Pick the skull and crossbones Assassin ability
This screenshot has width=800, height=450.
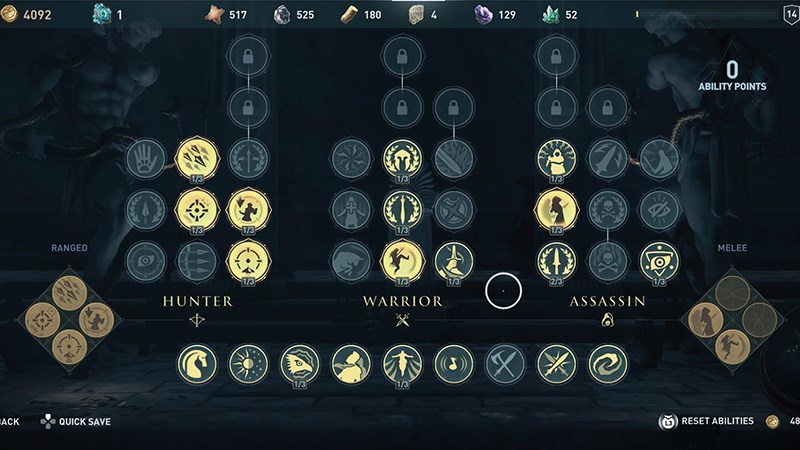(x=608, y=210)
